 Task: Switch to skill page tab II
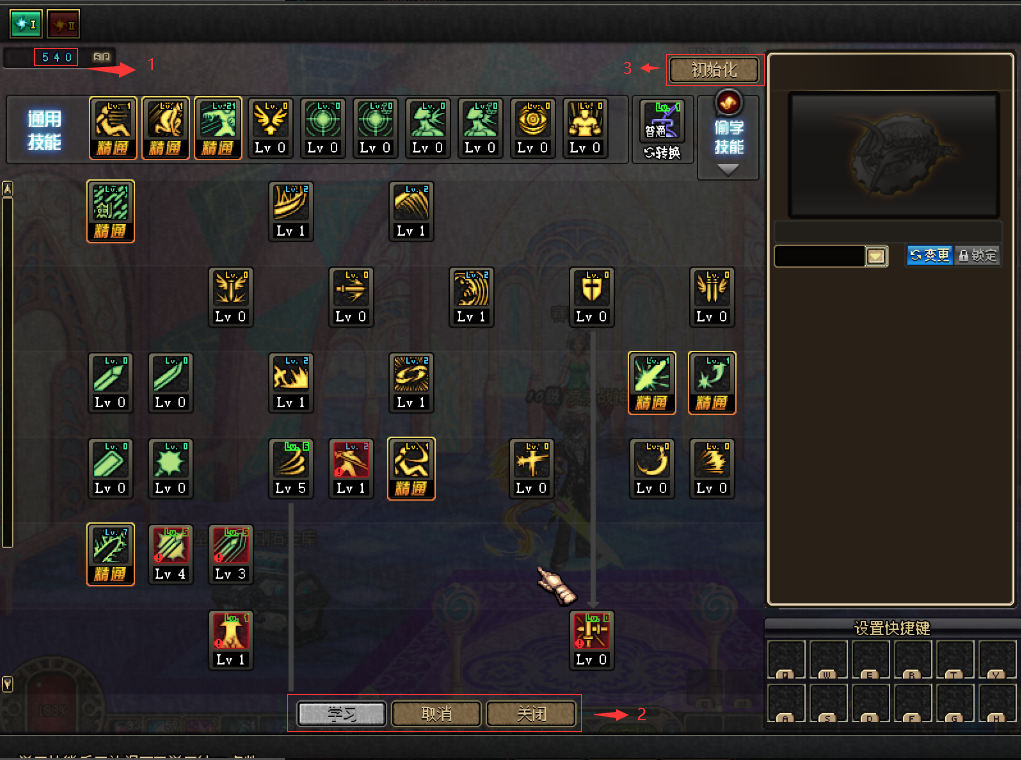click(x=64, y=20)
